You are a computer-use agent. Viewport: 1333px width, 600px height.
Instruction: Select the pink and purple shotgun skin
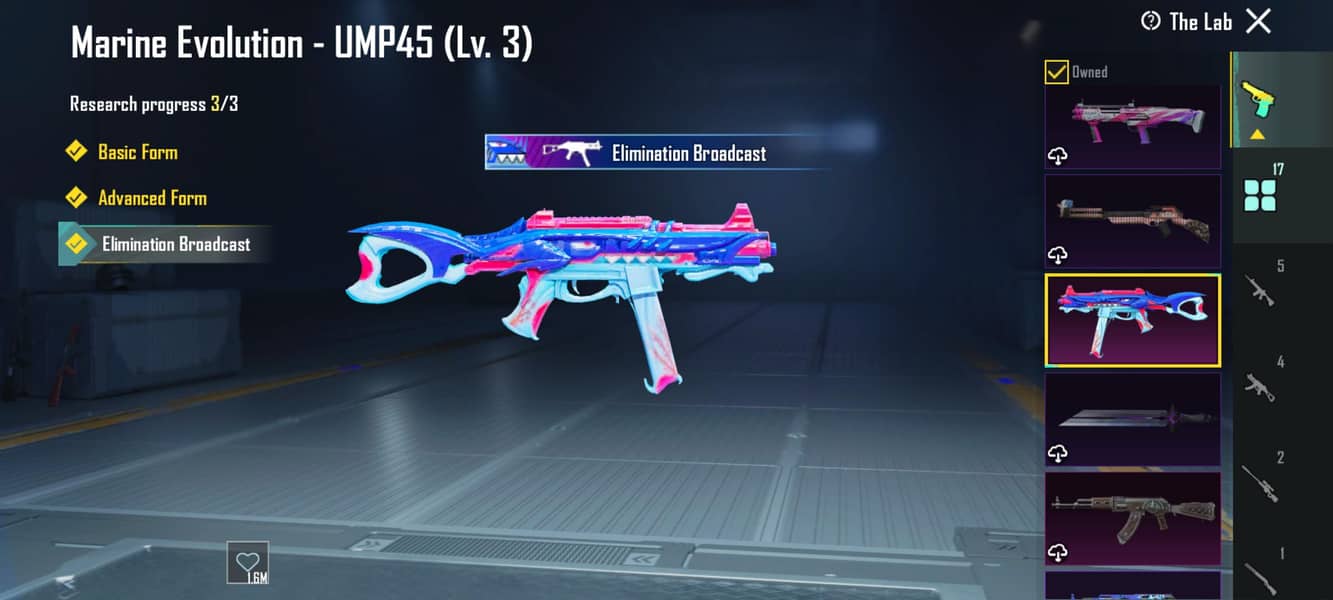1132,126
